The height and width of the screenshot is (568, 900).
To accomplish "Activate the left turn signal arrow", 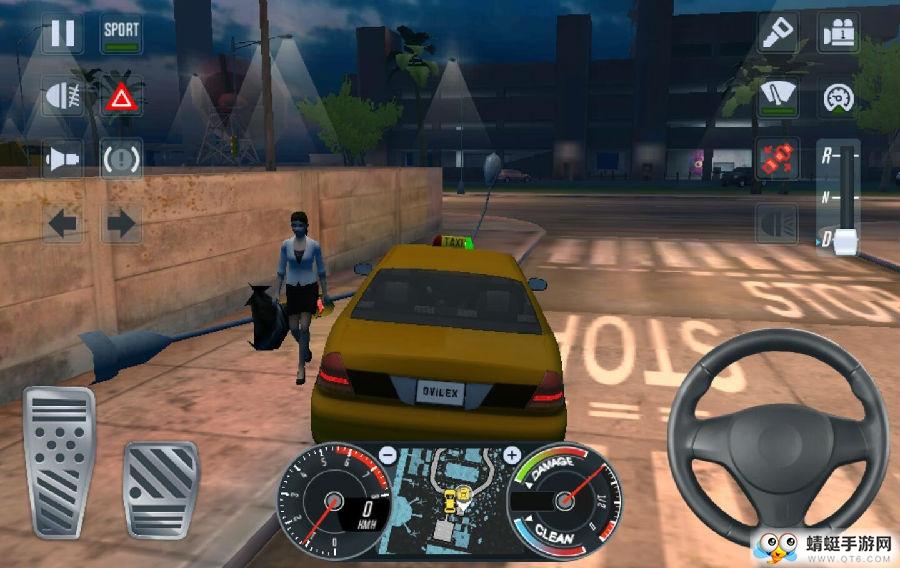I will pyautogui.click(x=62, y=222).
